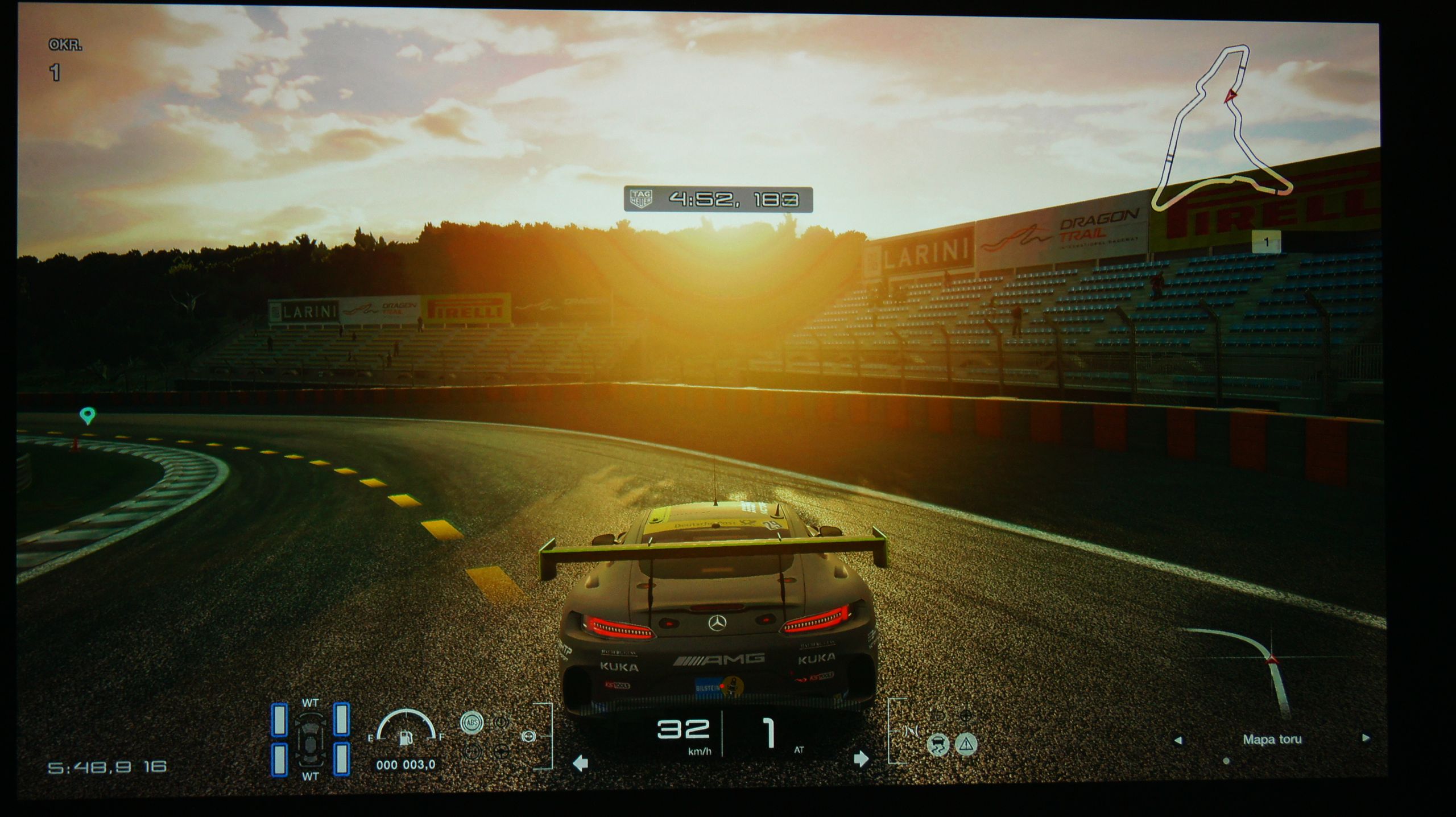The image size is (1456, 817).
Task: Switch to the next panel after Mapa toru
Action: [x=1365, y=738]
